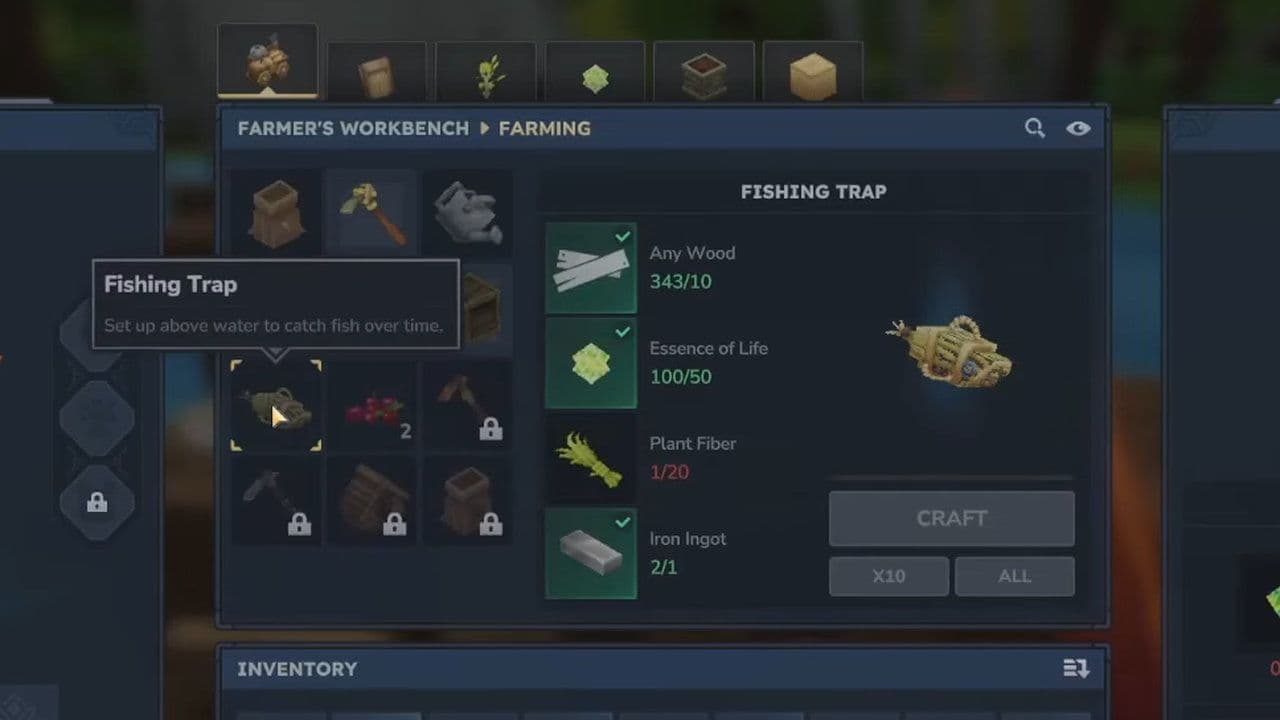This screenshot has width=1280, height=720.
Task: Click the red Plant Fiber progress count
Action: click(669, 472)
